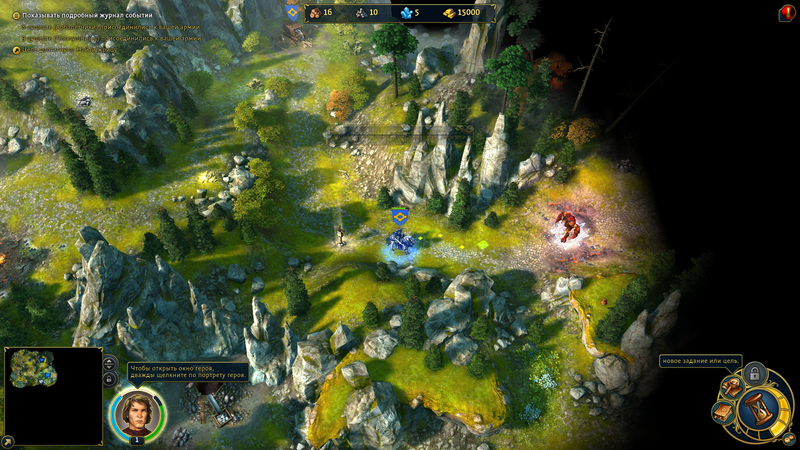Click the red exclamation alert icon
Screen dimensions: 800x450
click(786, 12)
